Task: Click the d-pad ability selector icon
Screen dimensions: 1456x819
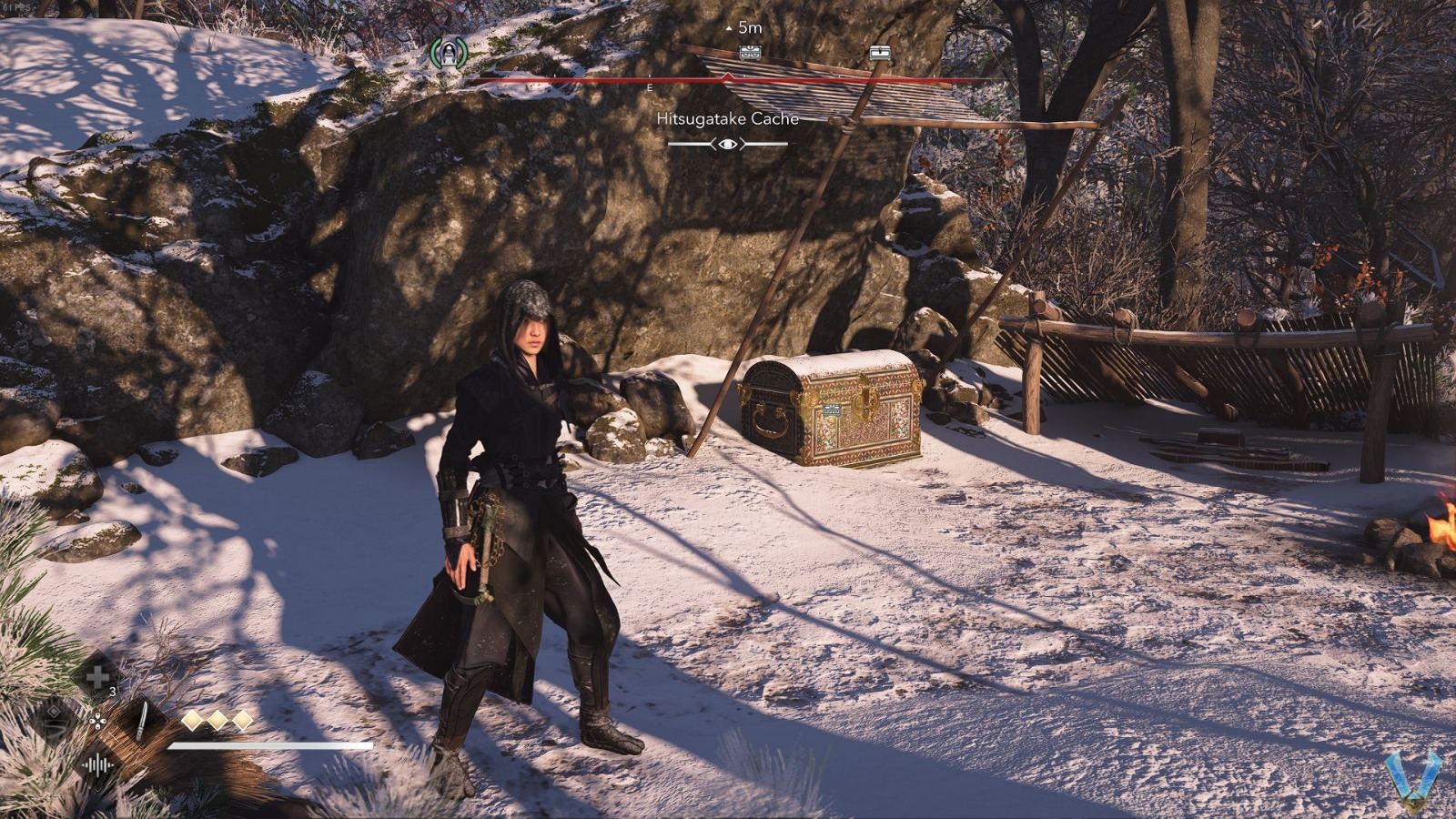Action: [x=97, y=722]
